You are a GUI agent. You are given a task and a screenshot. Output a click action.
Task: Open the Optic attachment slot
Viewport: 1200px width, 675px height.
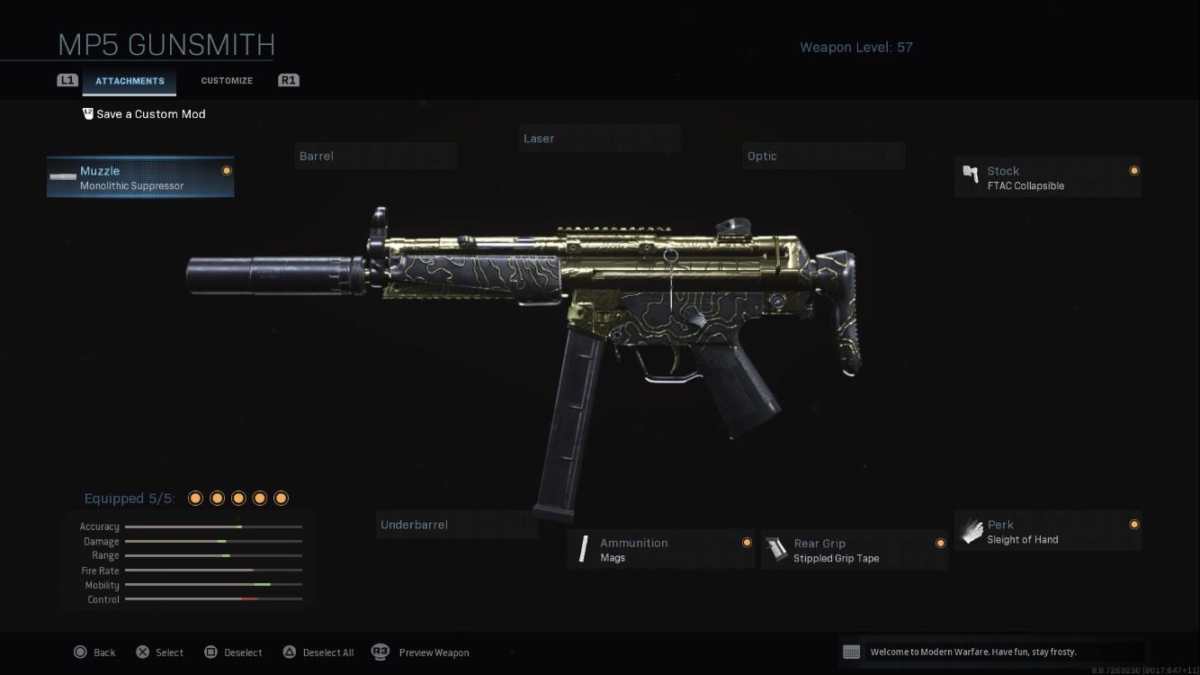coord(825,156)
